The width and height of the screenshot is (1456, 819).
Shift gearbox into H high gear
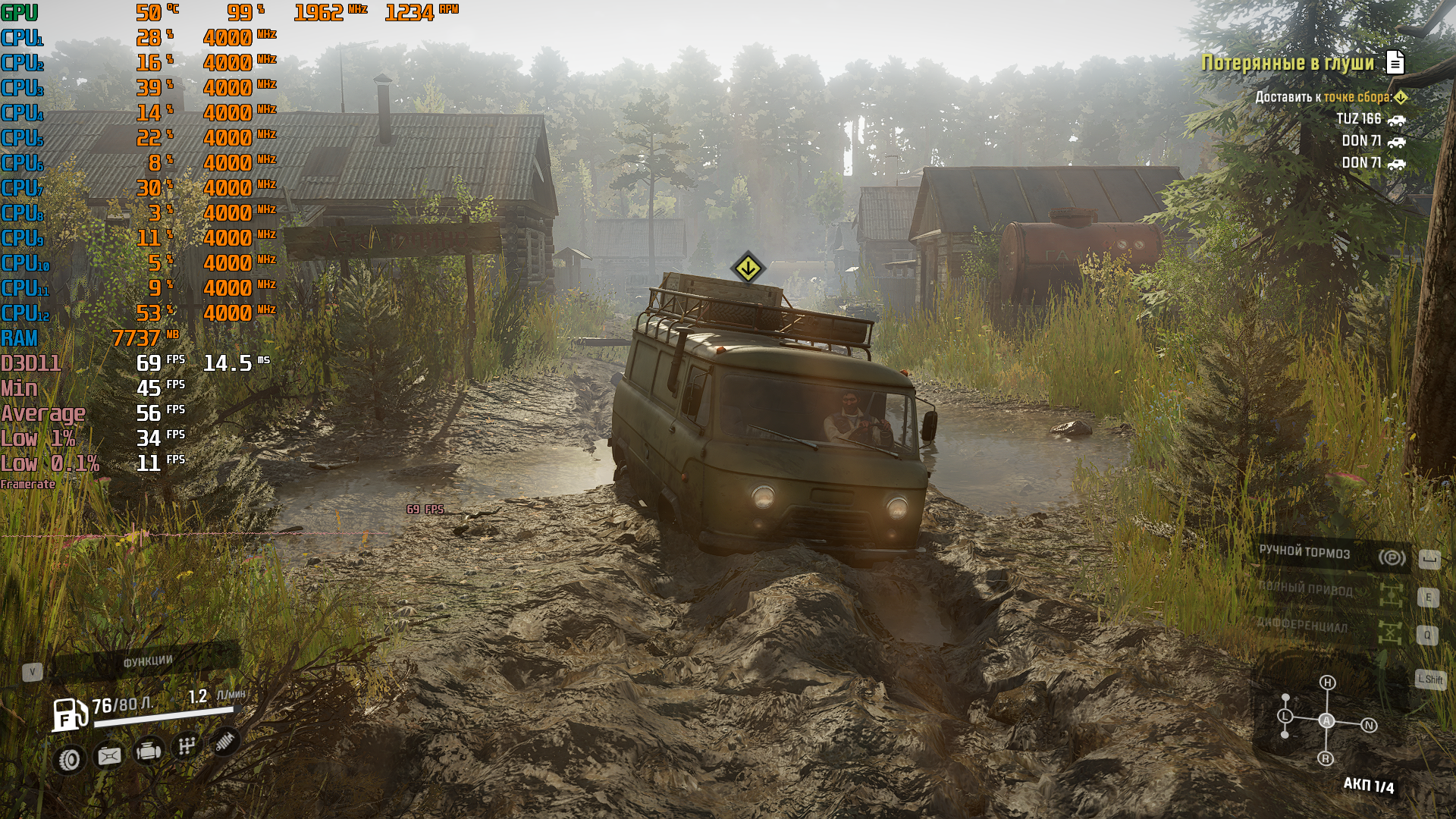coord(1327,682)
